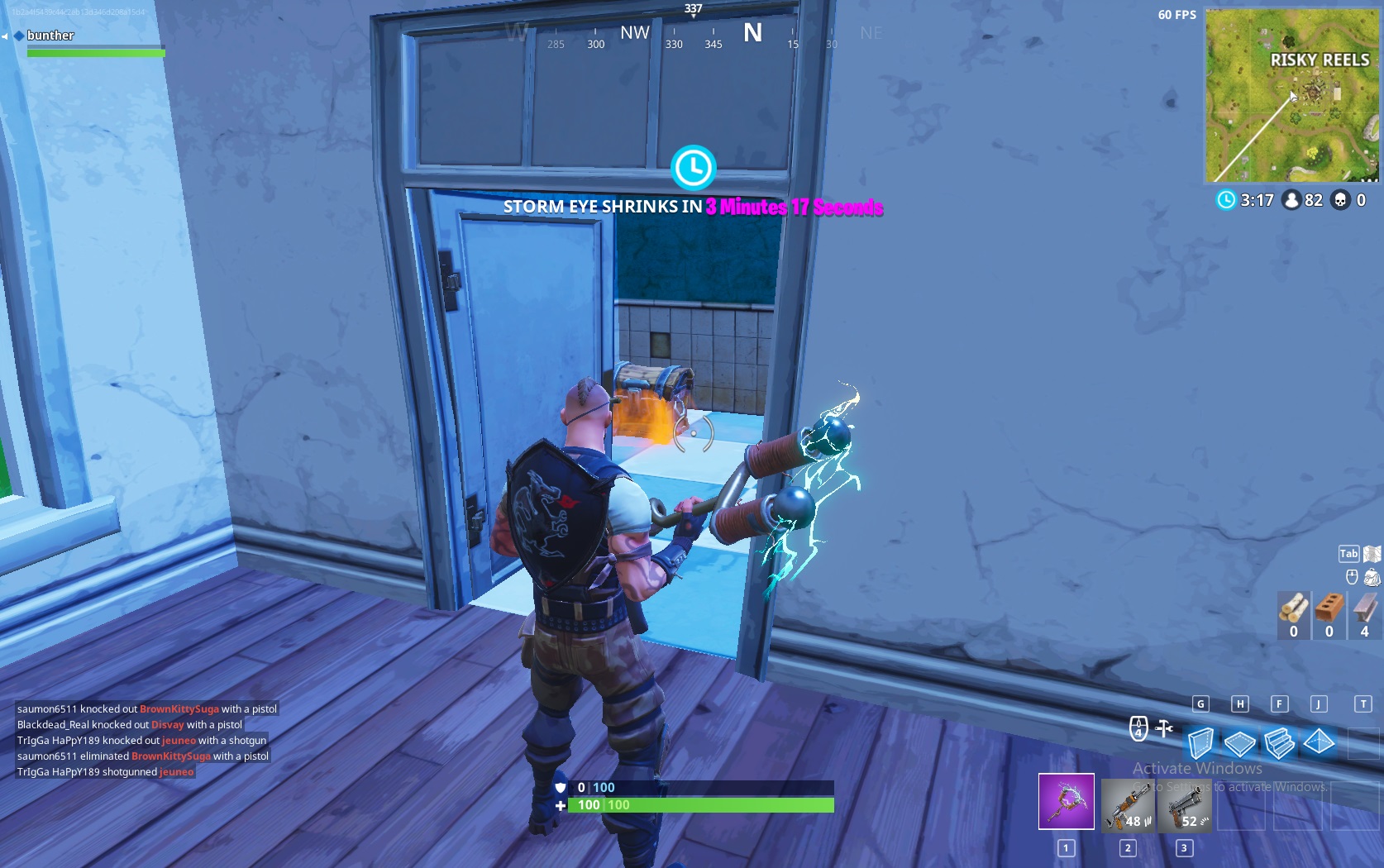Image resolution: width=1384 pixels, height=868 pixels.
Task: Select the stairs building piece icon
Action: (x=1278, y=742)
